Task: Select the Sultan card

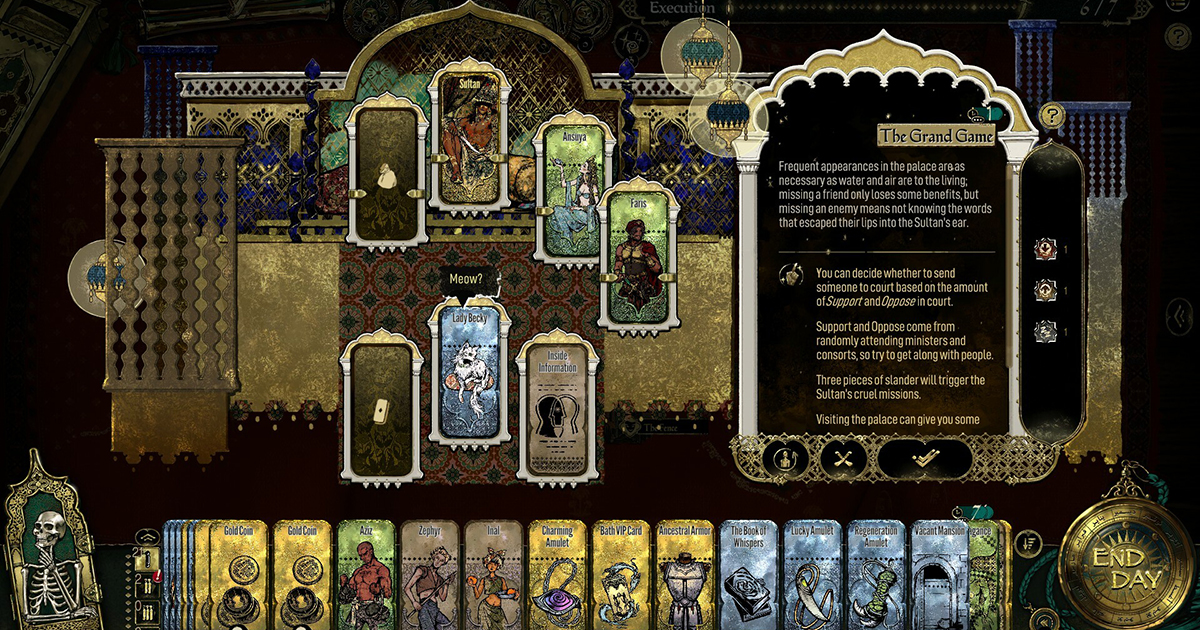Action: pyautogui.click(x=470, y=140)
